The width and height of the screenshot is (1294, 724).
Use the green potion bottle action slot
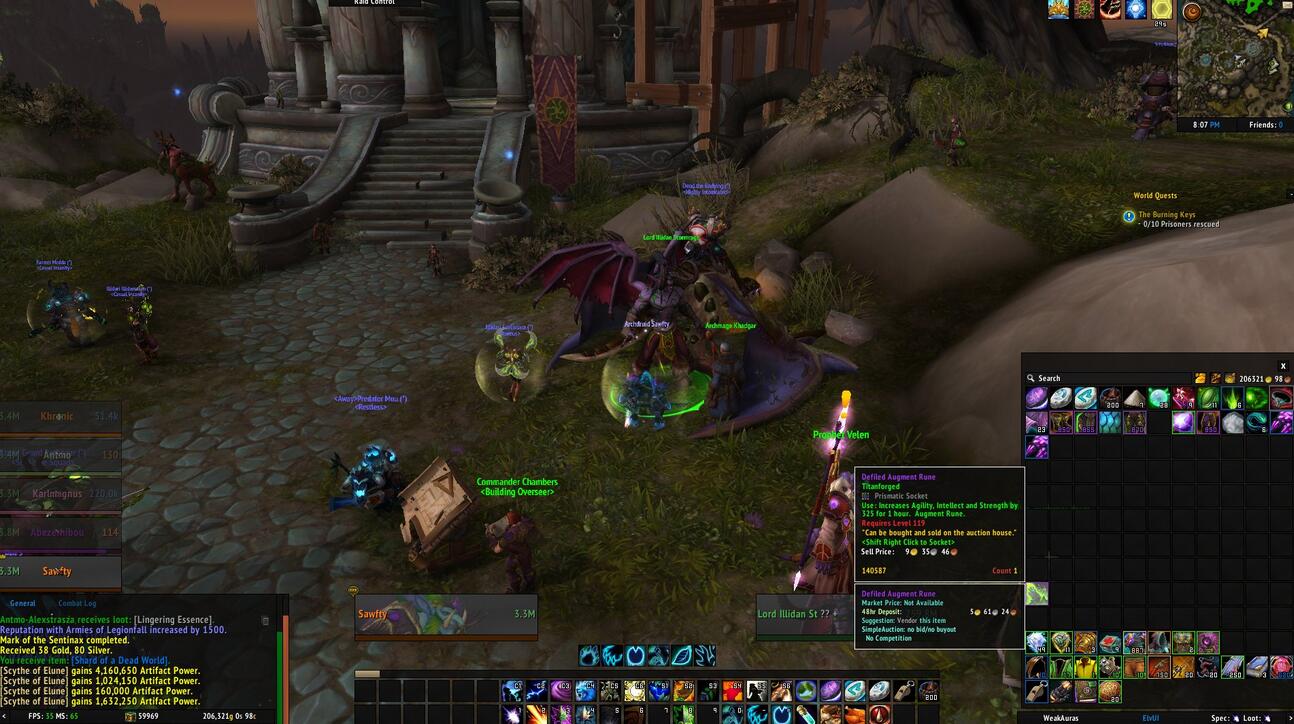pyautogui.click(x=806, y=714)
